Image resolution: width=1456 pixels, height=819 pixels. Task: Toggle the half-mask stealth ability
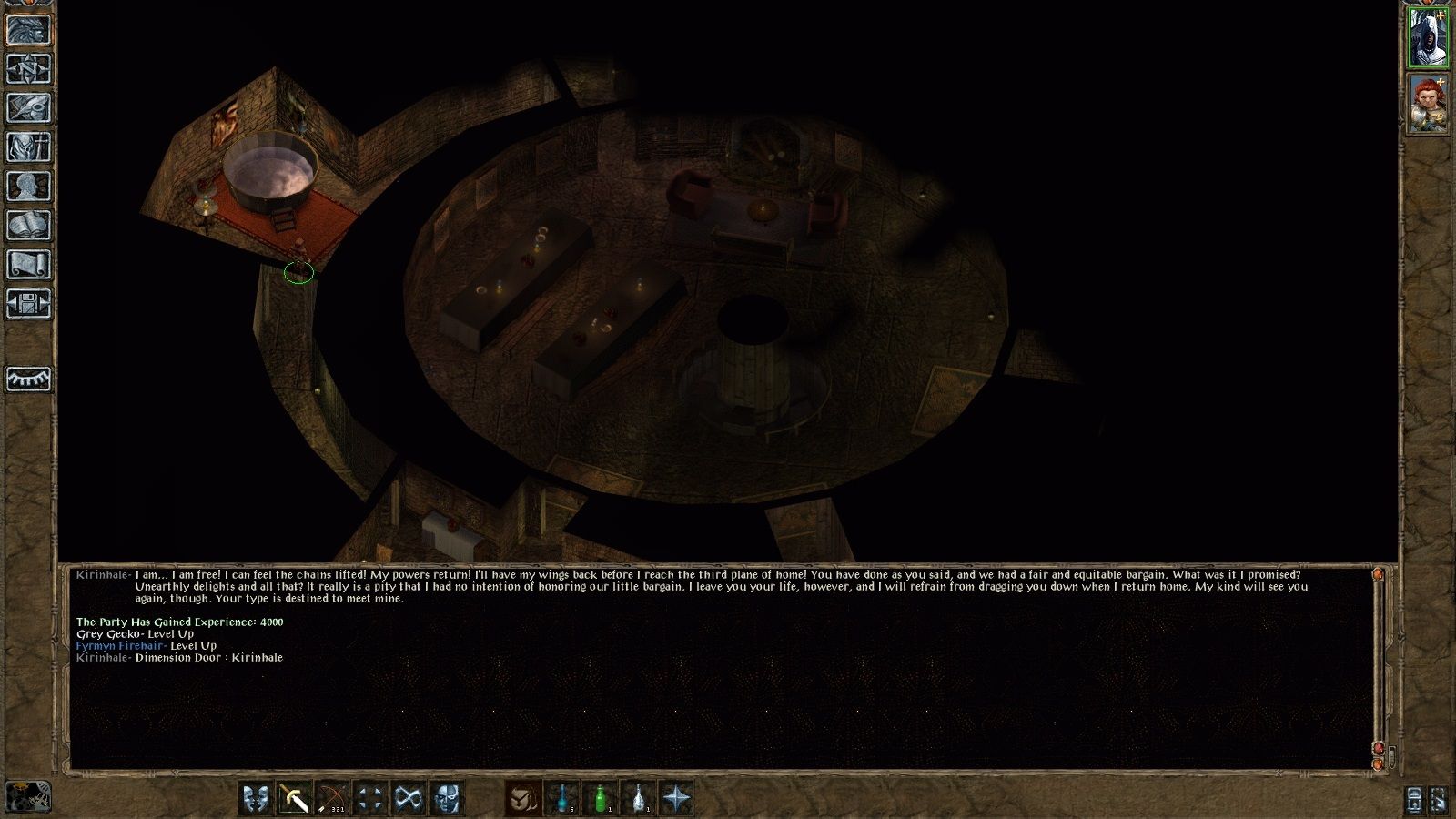(447, 799)
